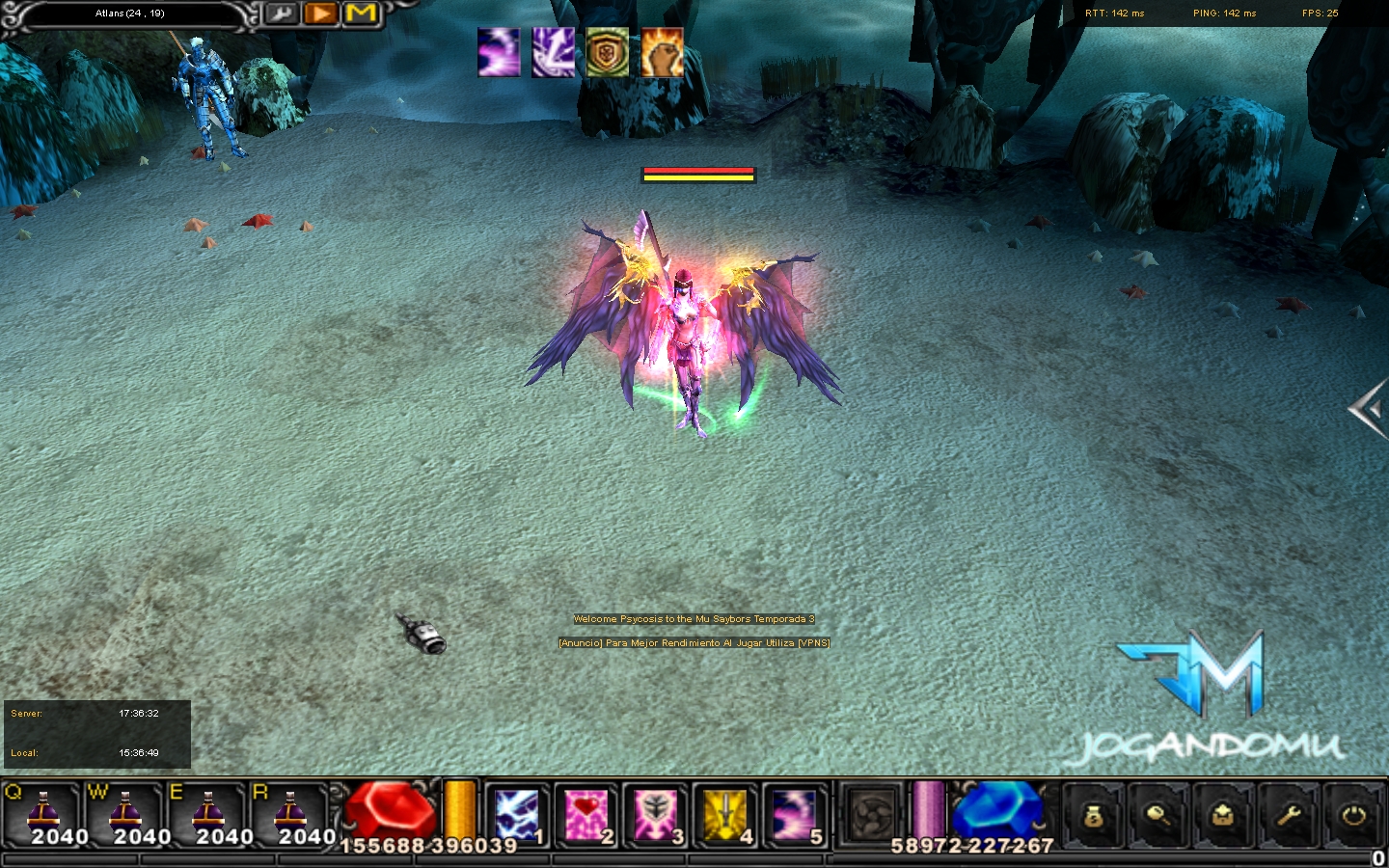
Task: Click the power exit icon
Action: tap(1354, 817)
